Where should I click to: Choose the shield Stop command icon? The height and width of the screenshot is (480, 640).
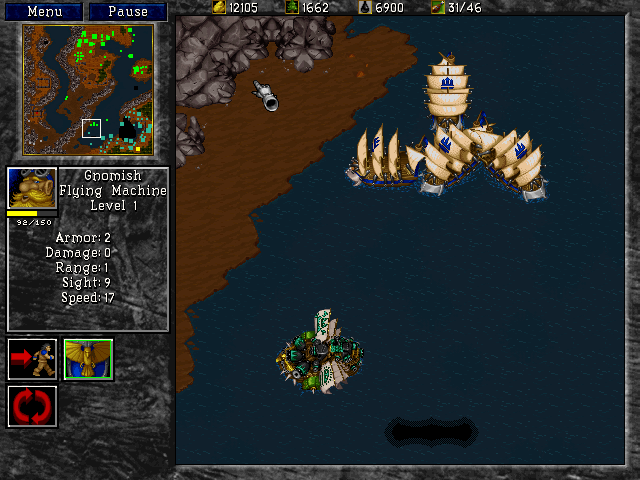[x=88, y=359]
